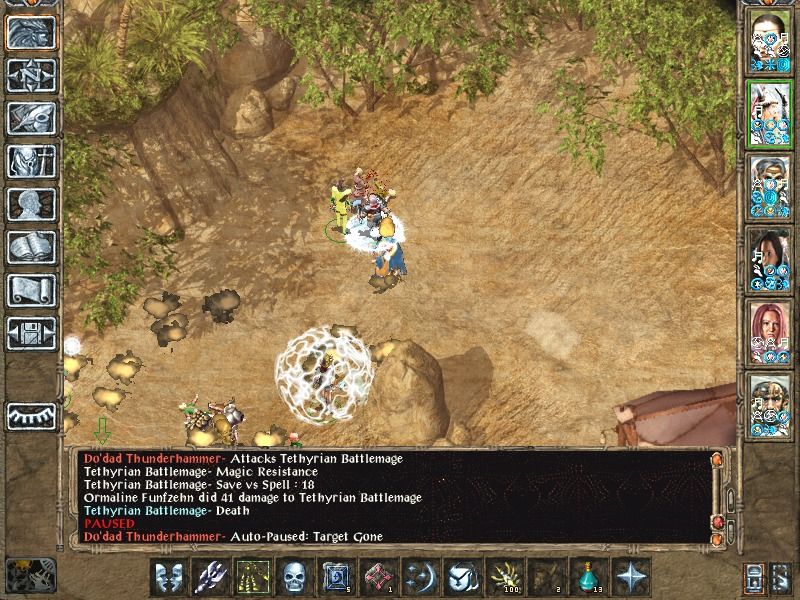The image size is (800, 600).
Task: Select the first character portrait
Action: pyautogui.click(x=771, y=40)
